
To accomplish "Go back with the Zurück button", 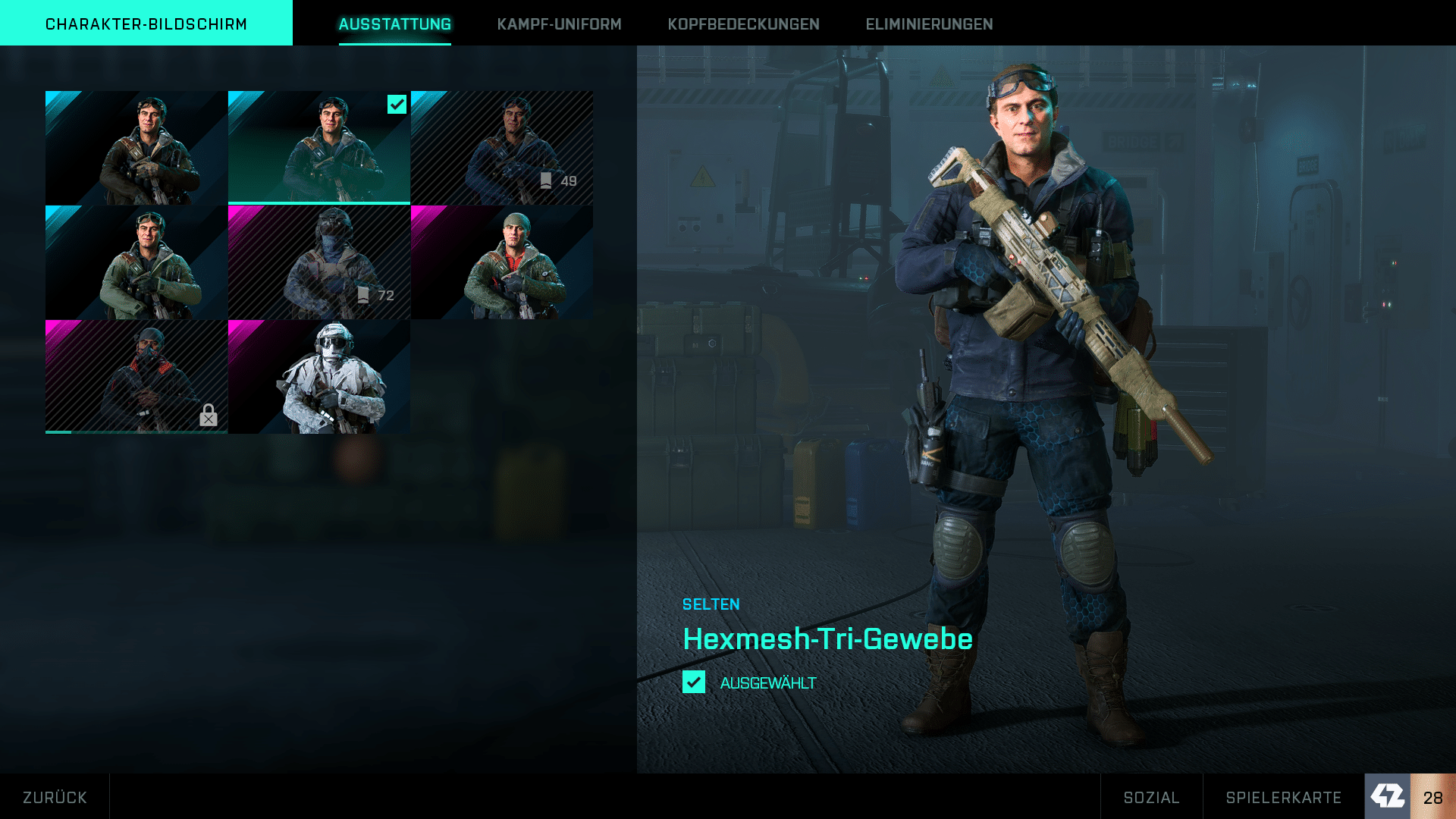I will pos(55,797).
